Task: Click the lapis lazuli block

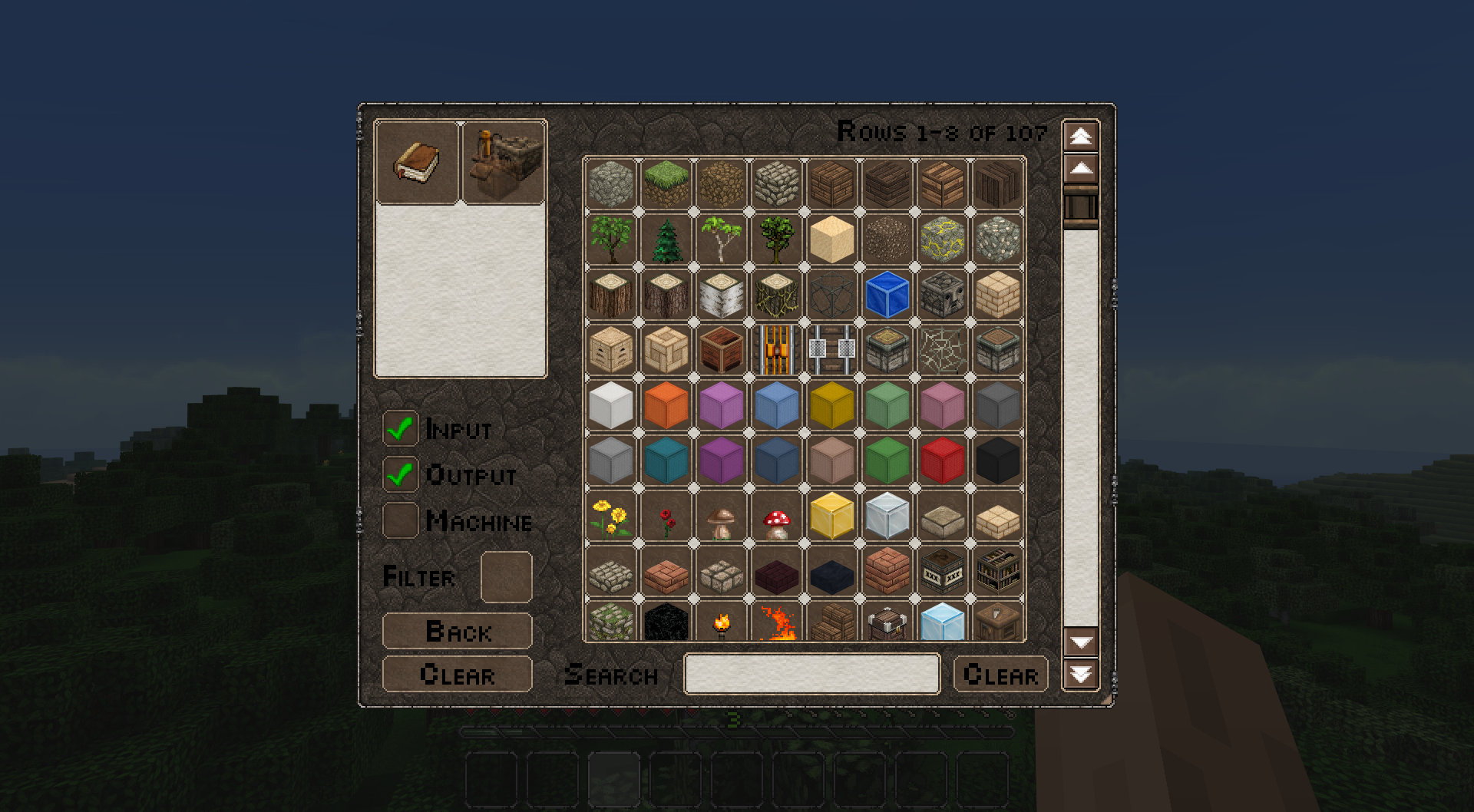Action: pos(887,295)
